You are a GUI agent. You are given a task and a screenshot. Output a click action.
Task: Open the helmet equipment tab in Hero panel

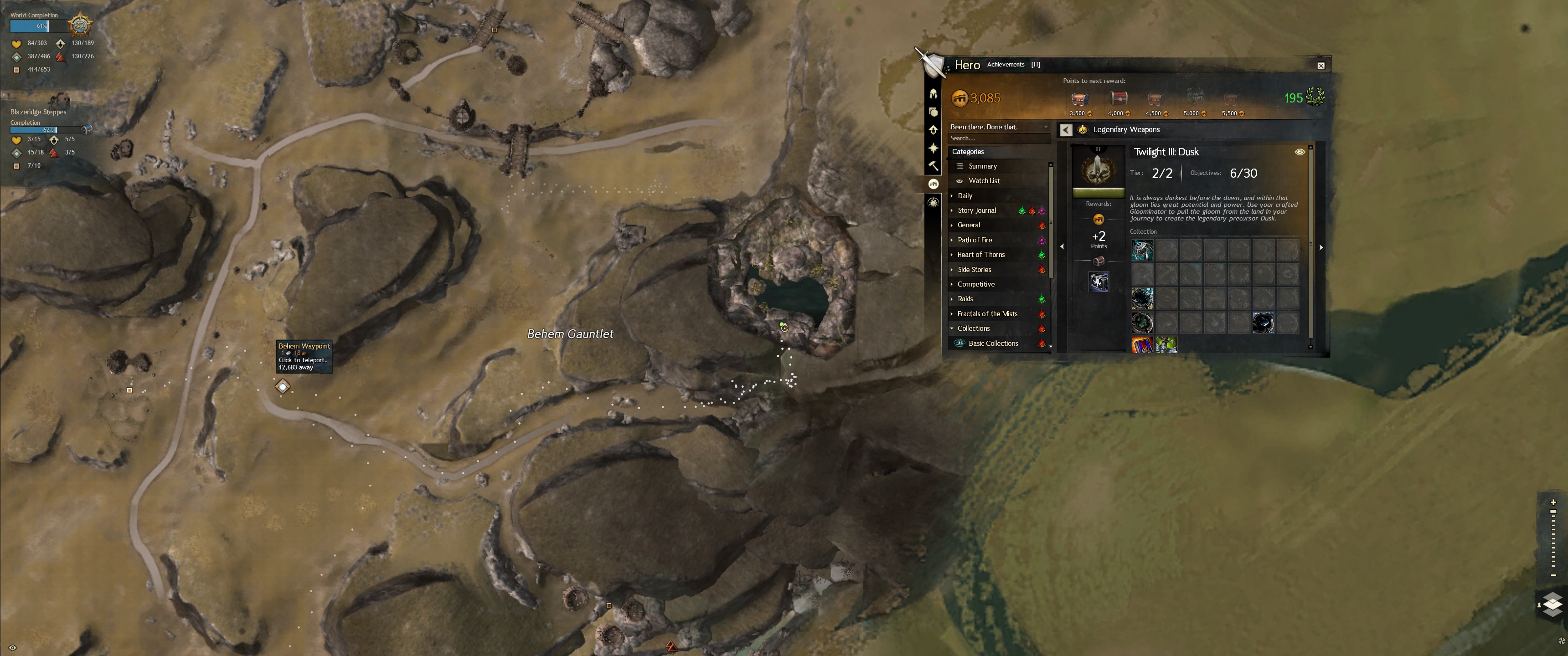tap(933, 94)
